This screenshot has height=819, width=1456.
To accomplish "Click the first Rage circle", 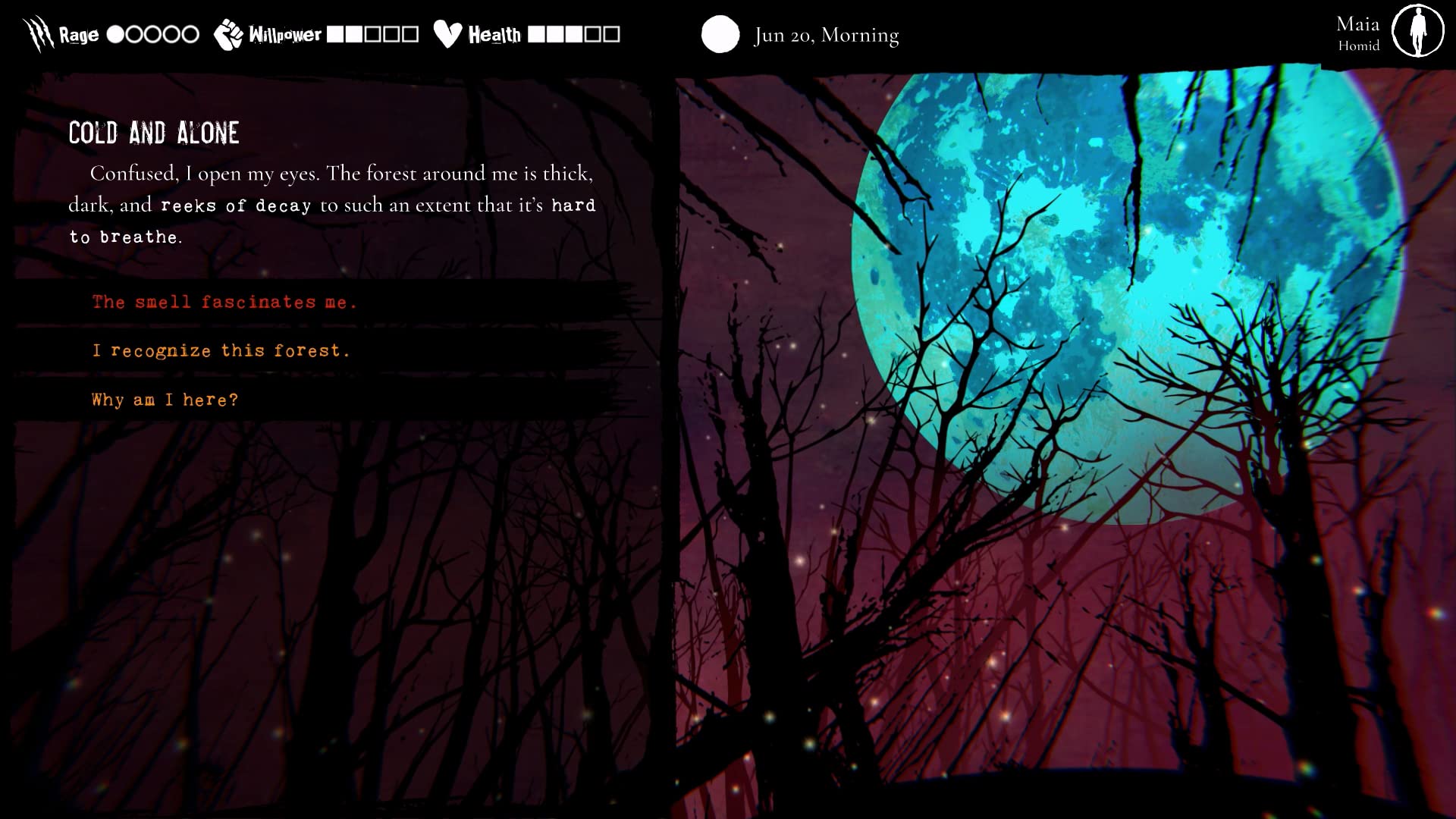I will pyautogui.click(x=116, y=33).
